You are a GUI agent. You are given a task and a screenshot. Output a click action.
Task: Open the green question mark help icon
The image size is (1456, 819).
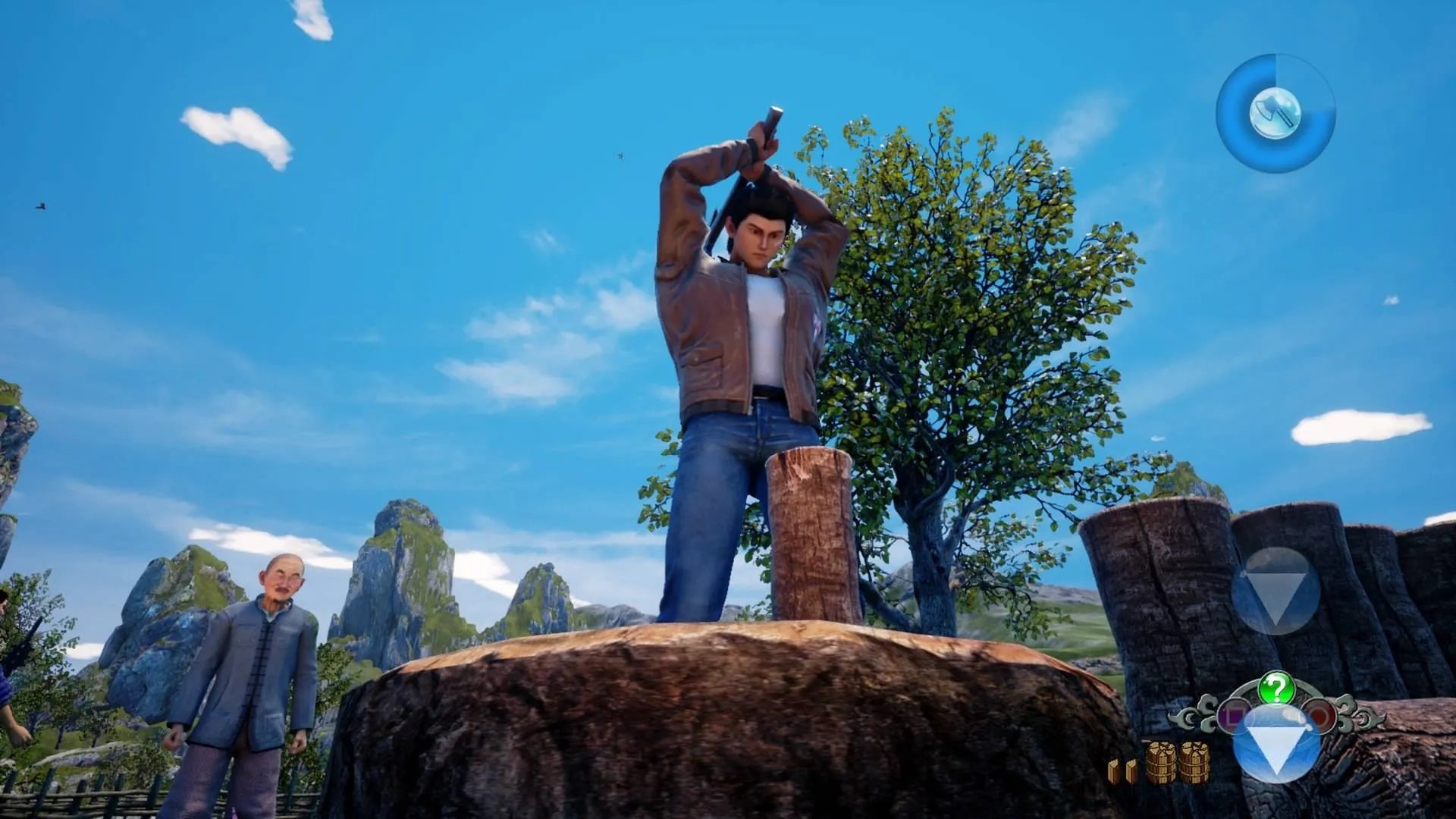pos(1277,689)
